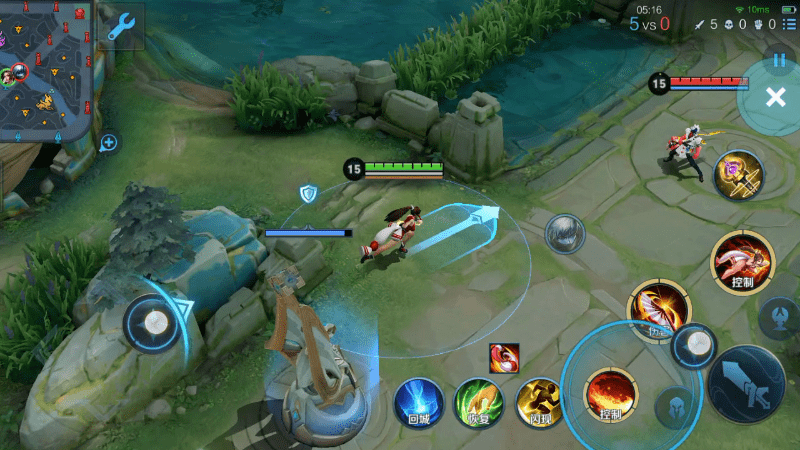The image size is (800, 450).
Task: Select the golden equipment icon near the enemy
Action: point(738,175)
